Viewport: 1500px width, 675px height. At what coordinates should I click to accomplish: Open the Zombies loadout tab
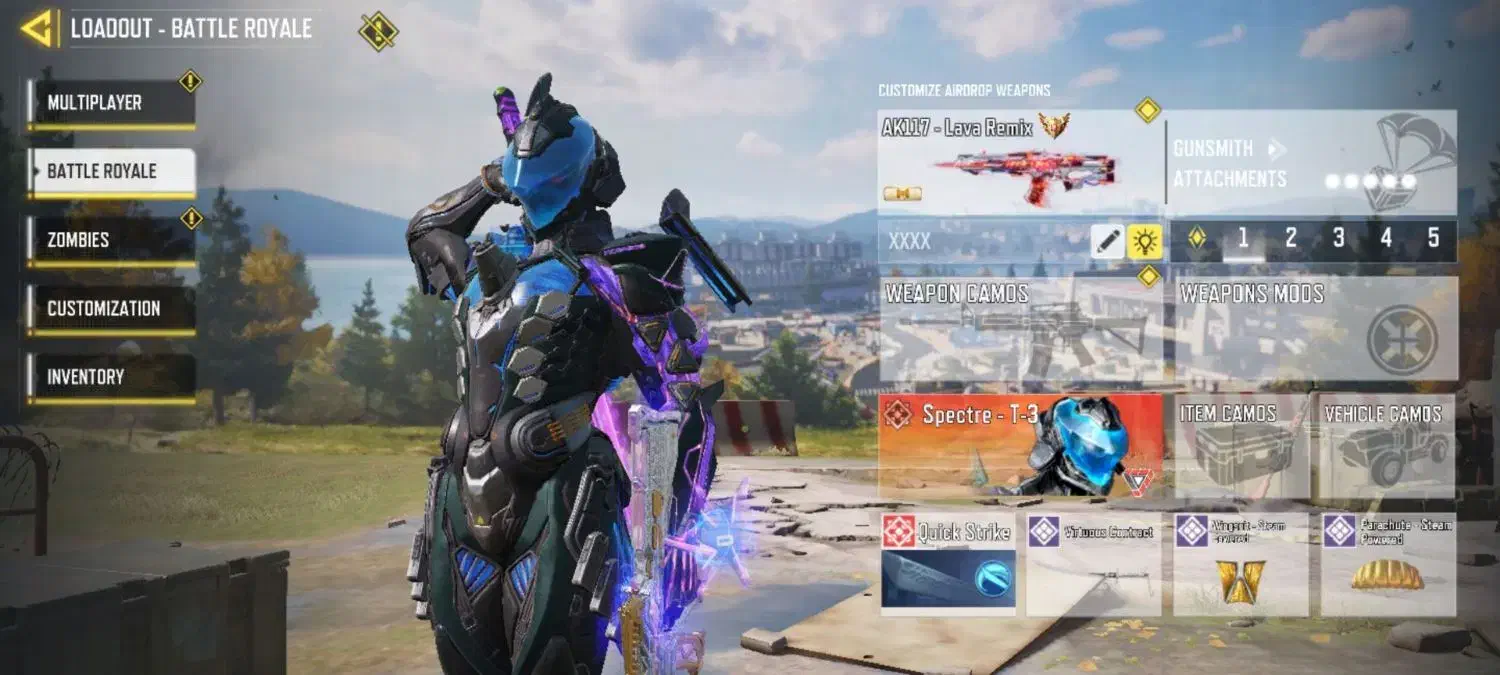[x=111, y=240]
